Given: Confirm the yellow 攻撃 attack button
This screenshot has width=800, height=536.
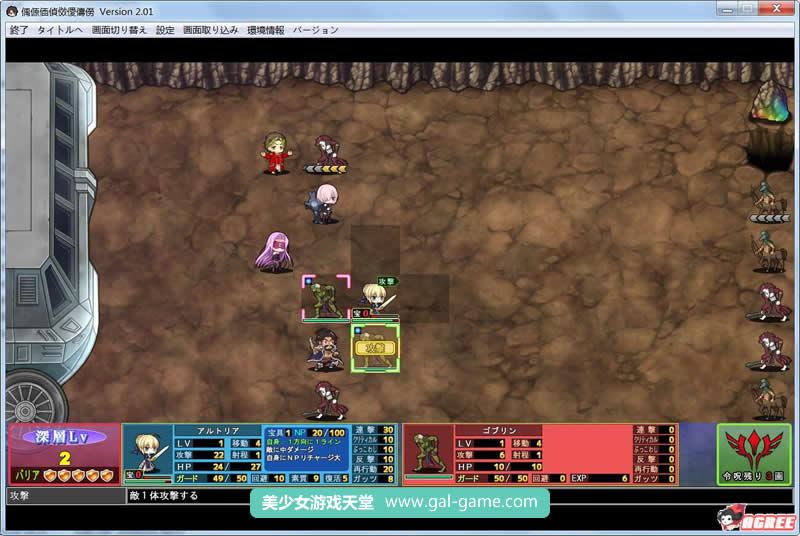Looking at the screenshot, I should click(375, 347).
